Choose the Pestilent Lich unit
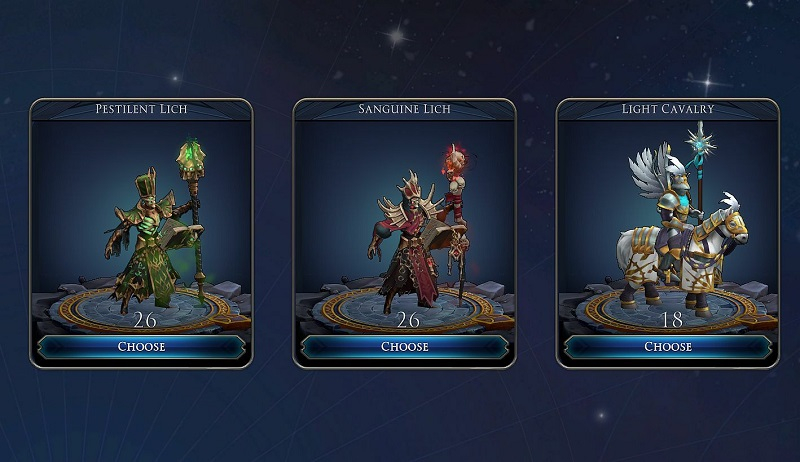Screen dimensions: 800x462 (141, 347)
